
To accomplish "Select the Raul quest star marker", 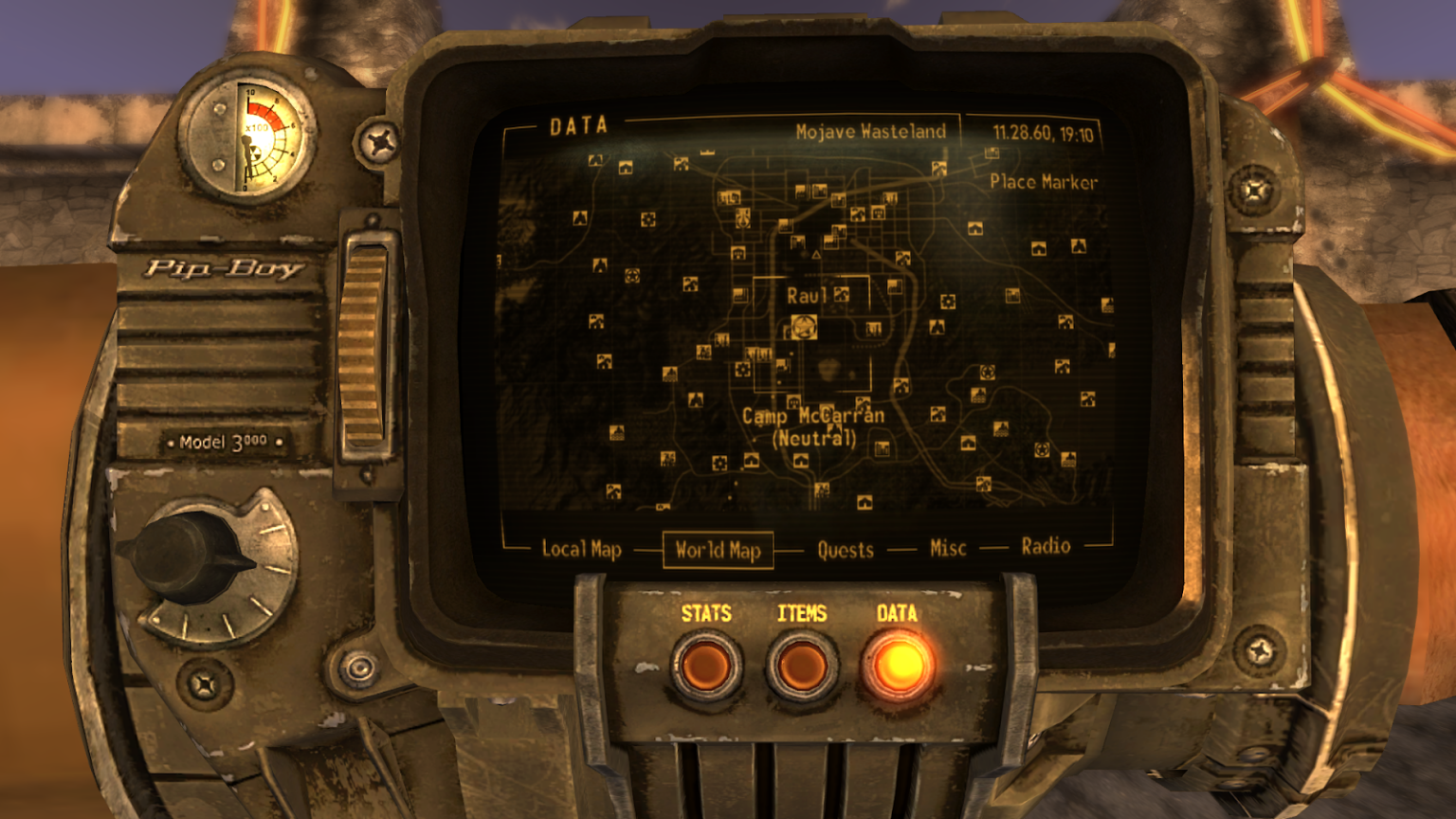I will (804, 326).
